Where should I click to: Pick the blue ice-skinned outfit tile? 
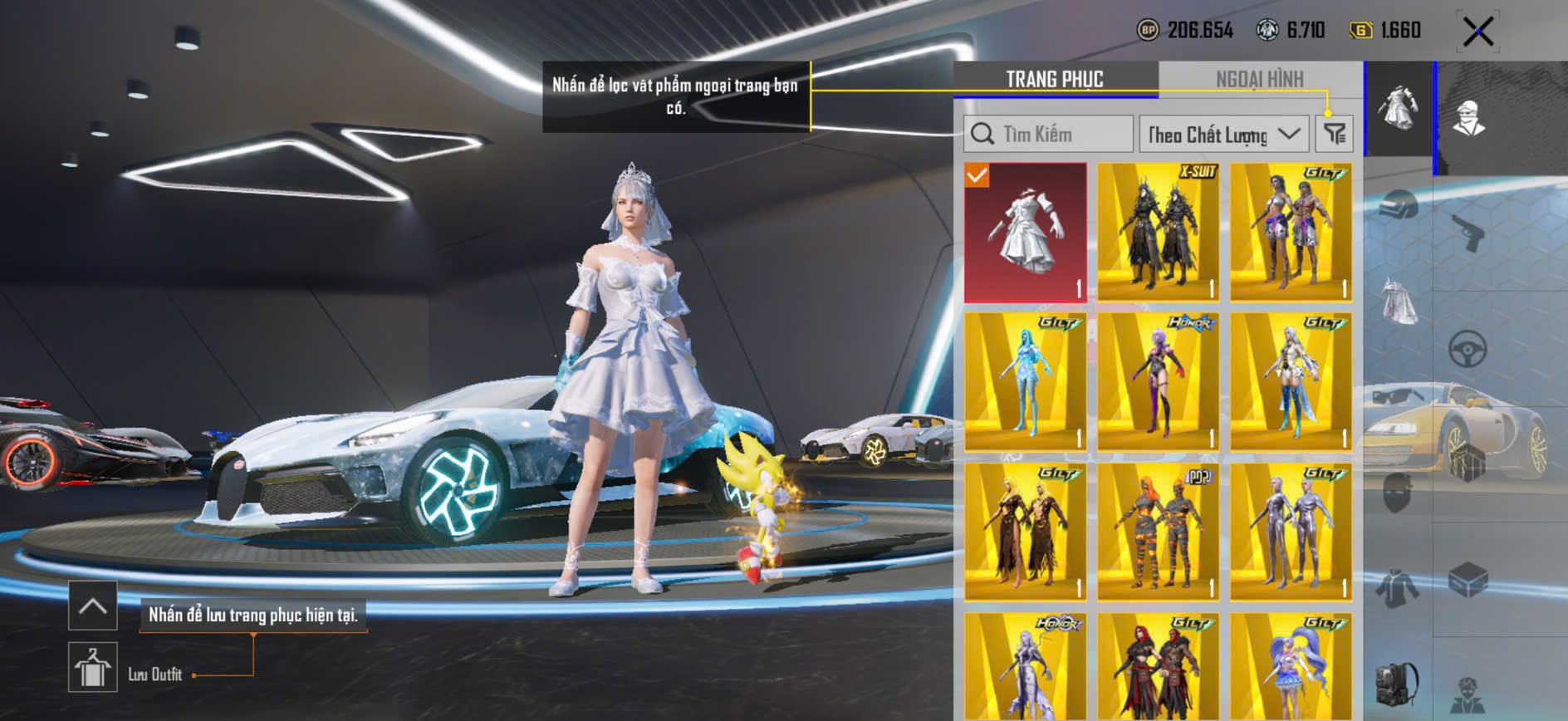click(1026, 381)
